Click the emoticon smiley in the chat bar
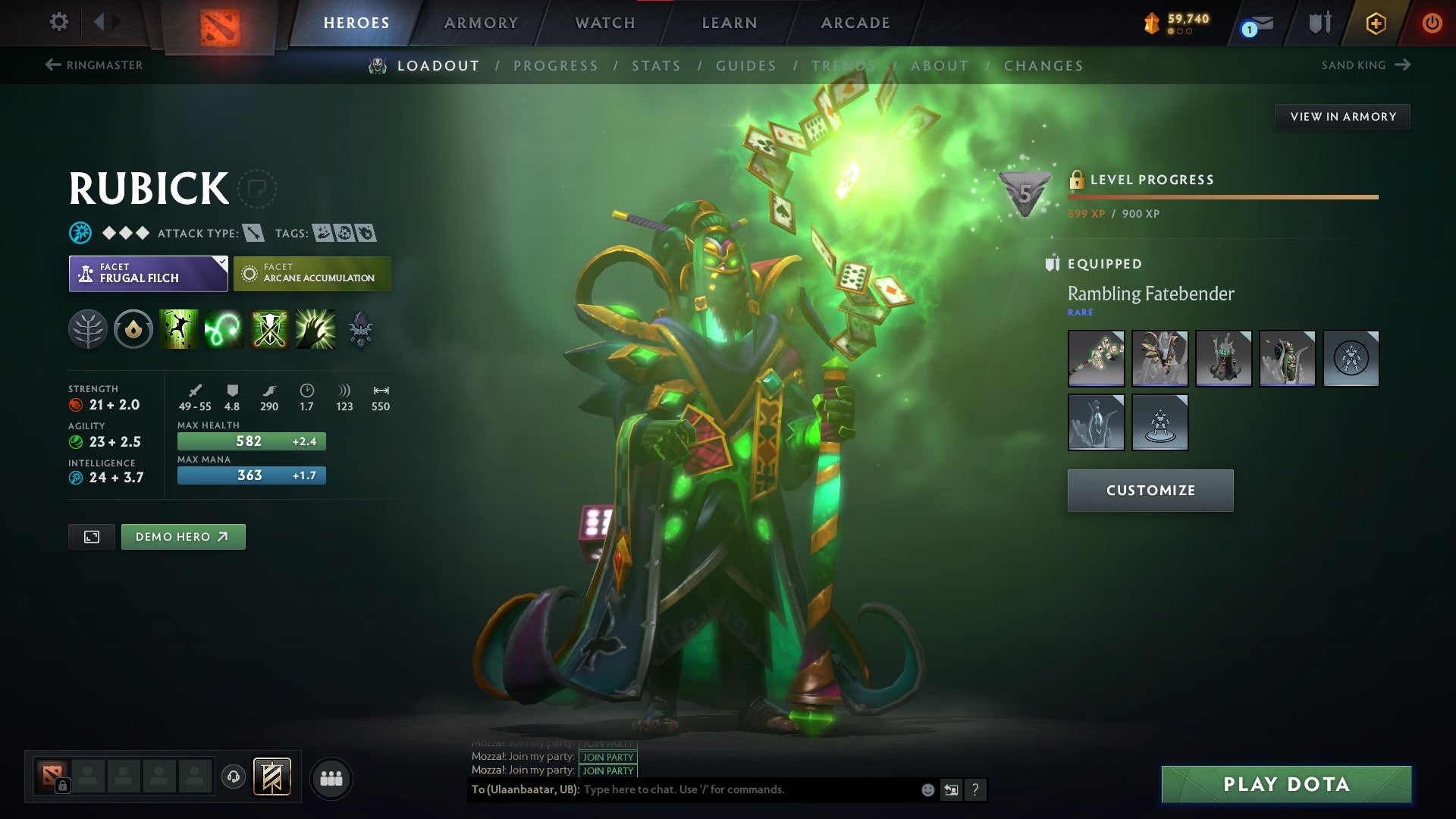This screenshot has height=819, width=1456. point(927,789)
